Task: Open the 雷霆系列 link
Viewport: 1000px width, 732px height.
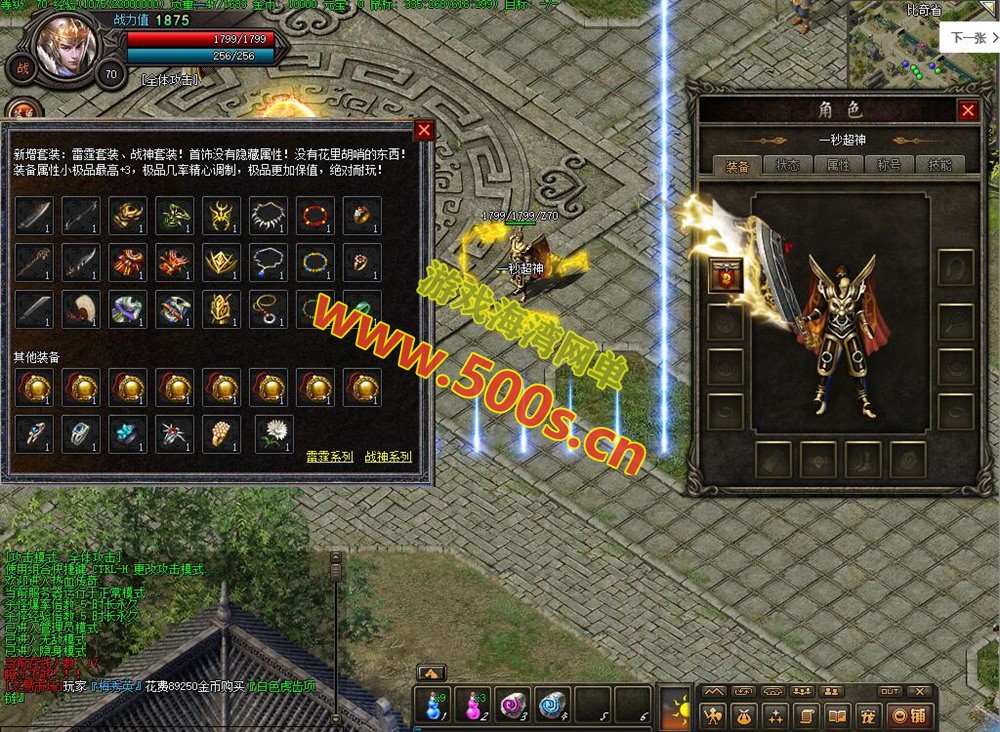Action: [x=329, y=457]
